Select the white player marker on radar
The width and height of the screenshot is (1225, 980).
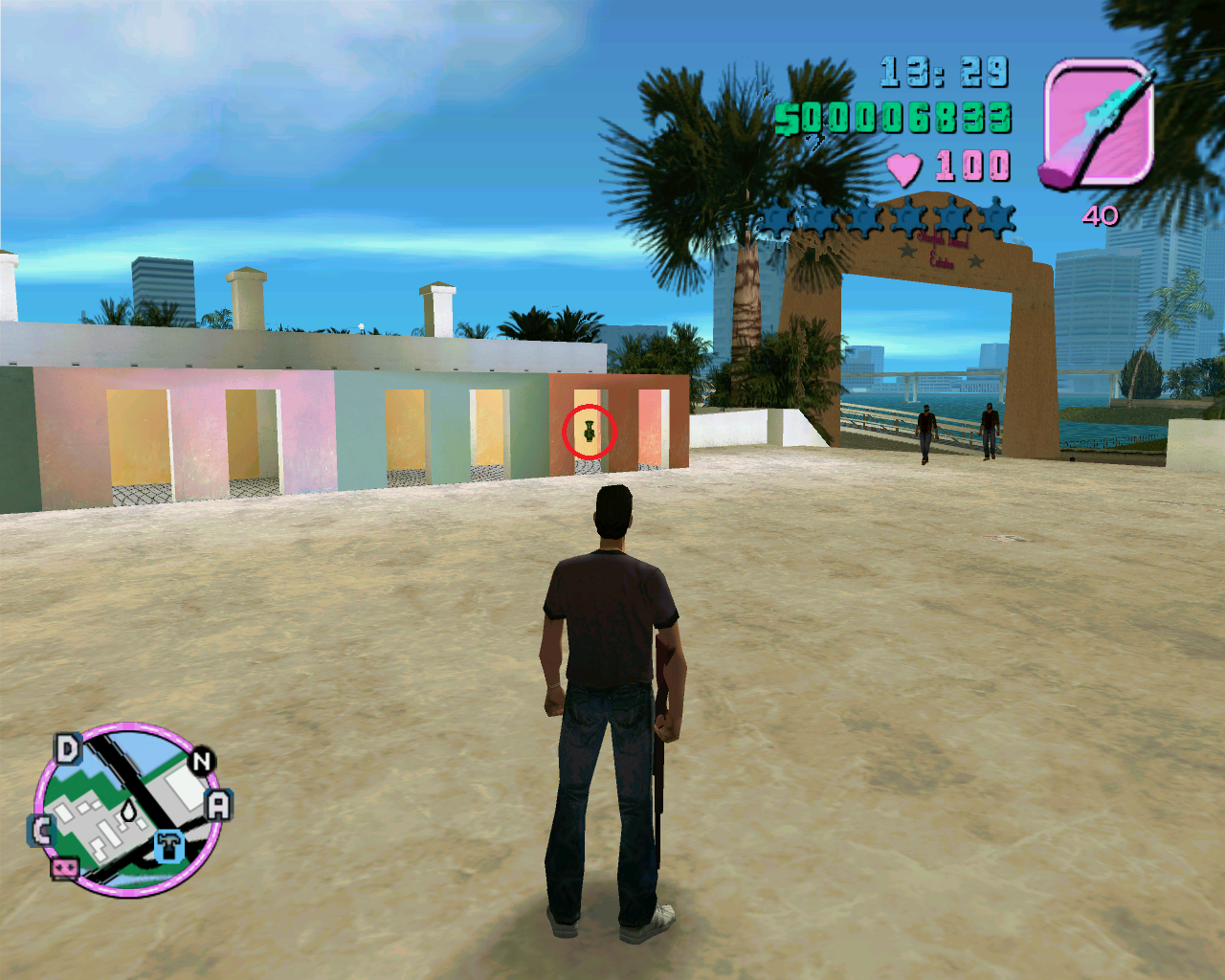[128, 811]
